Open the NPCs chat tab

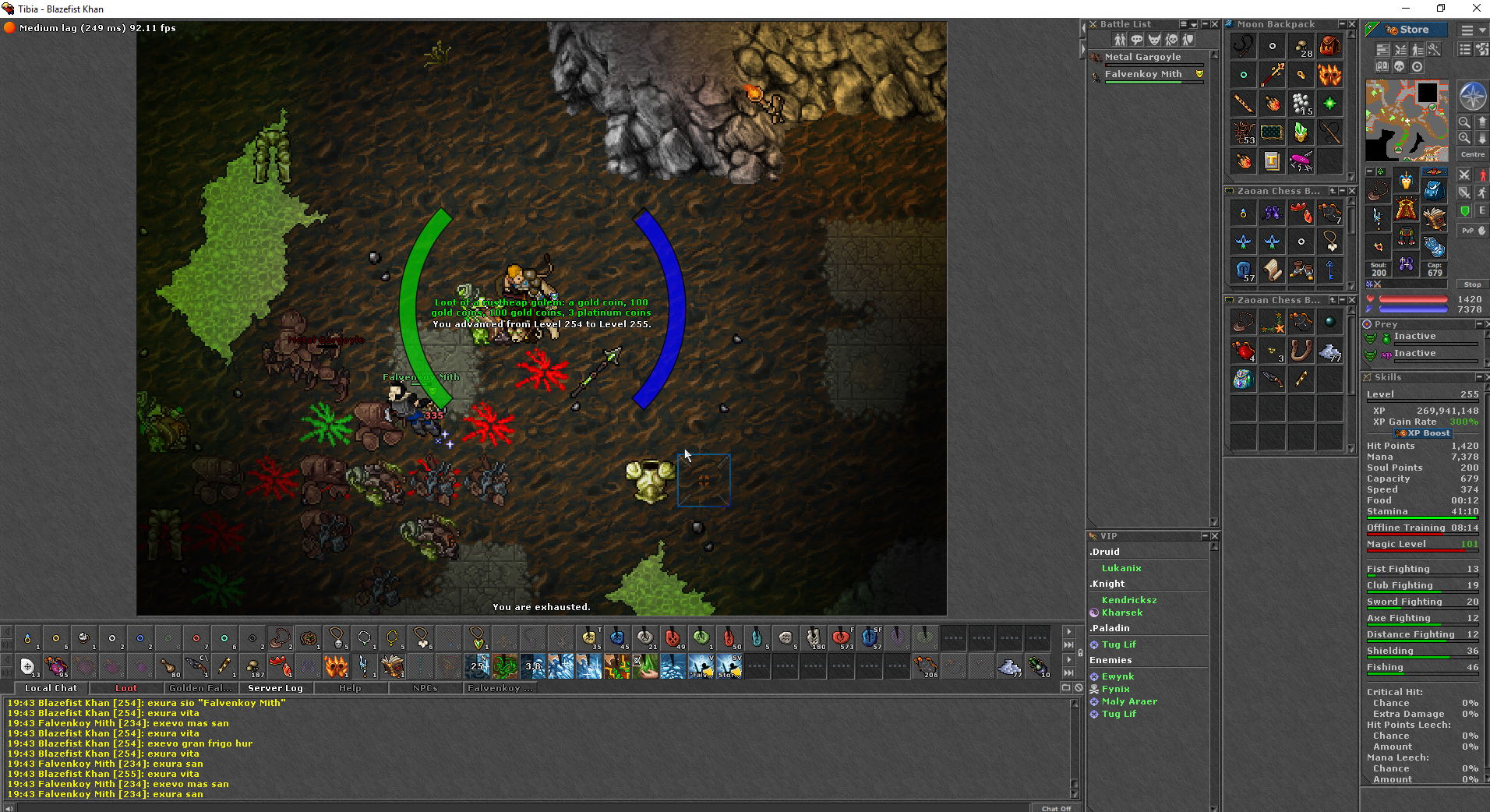coord(424,688)
